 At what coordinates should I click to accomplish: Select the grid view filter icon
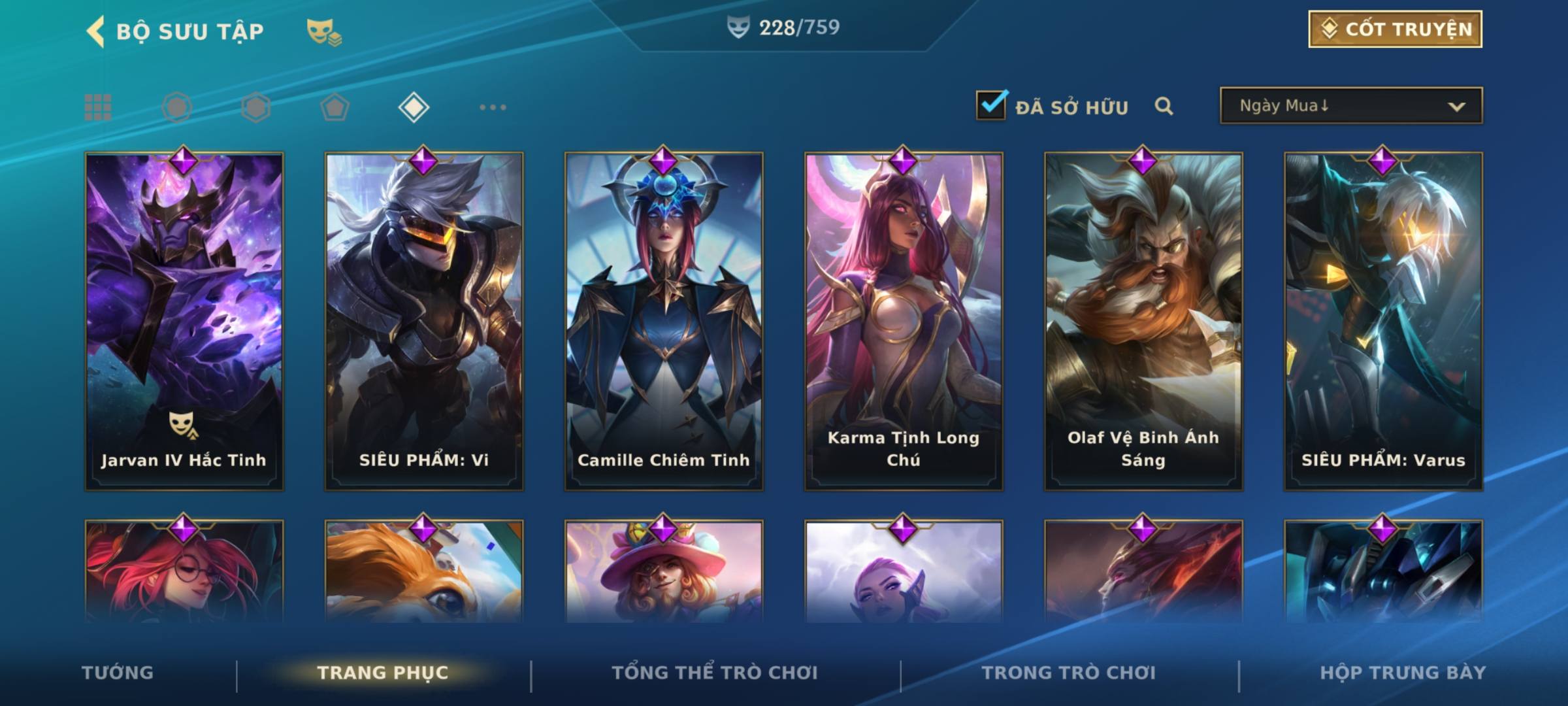tap(98, 107)
